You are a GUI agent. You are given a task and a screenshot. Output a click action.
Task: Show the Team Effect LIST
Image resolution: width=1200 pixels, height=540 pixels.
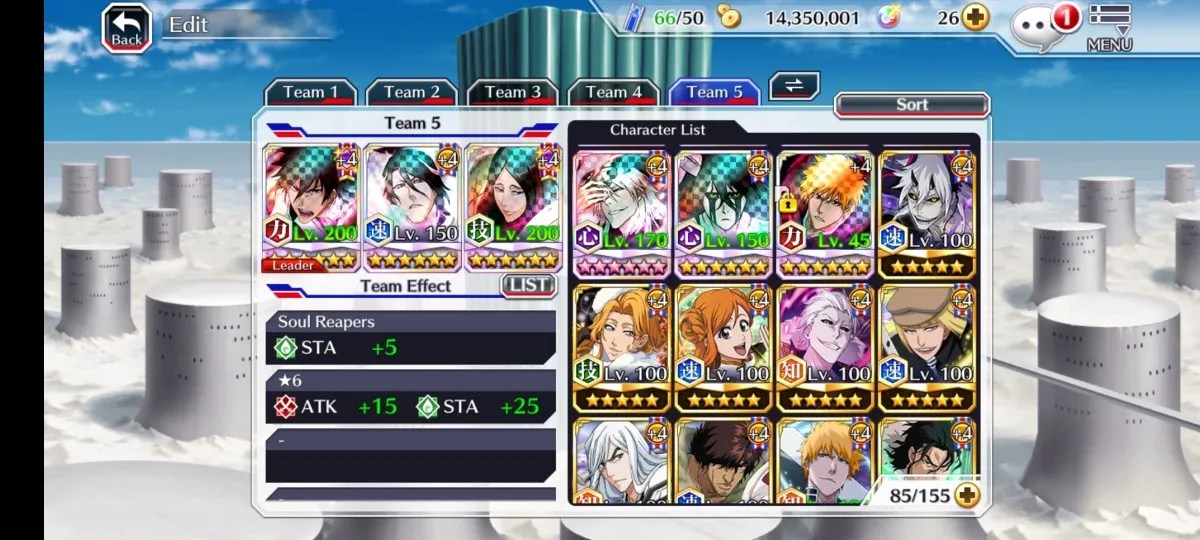point(528,285)
